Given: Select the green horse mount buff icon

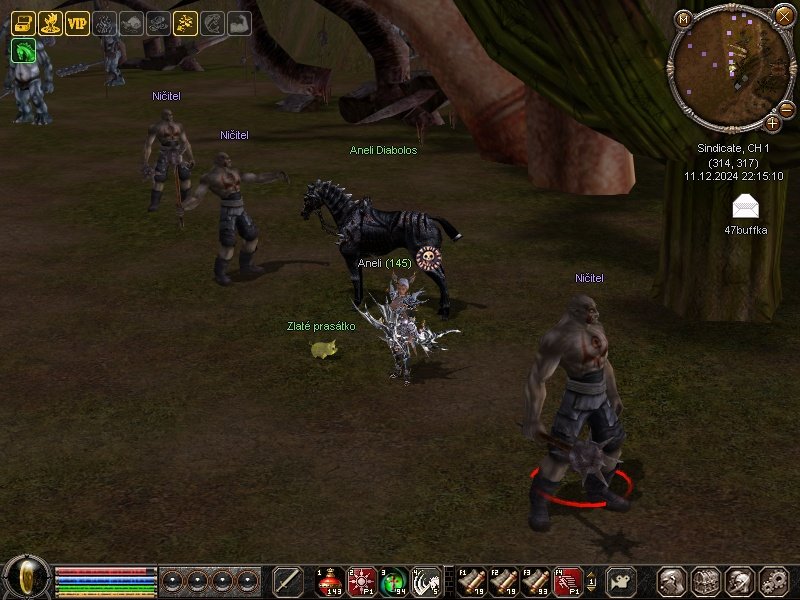Looking at the screenshot, I should [23, 50].
